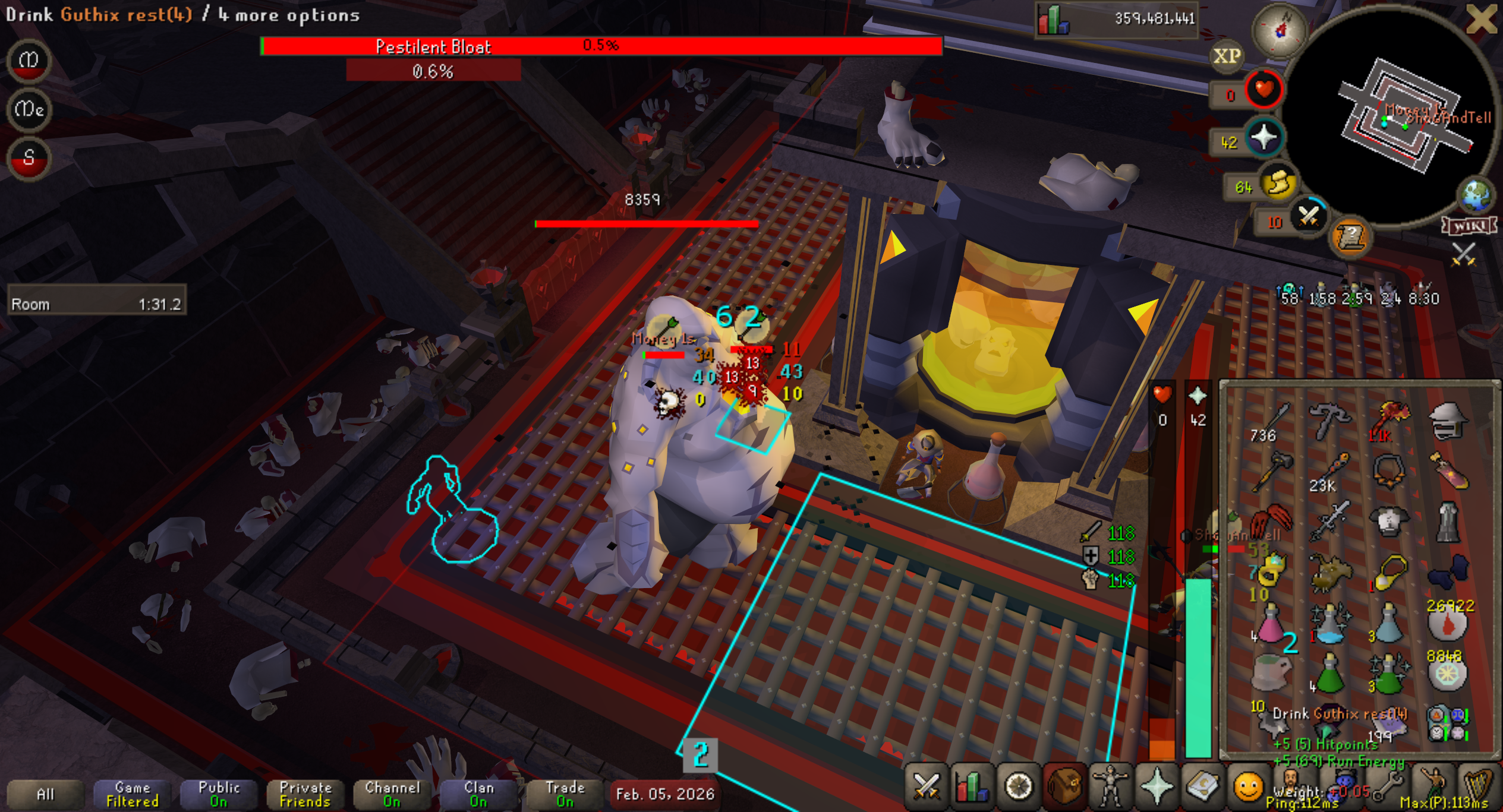Show the All chat tab
The width and height of the screenshot is (1503, 812).
click(x=45, y=794)
